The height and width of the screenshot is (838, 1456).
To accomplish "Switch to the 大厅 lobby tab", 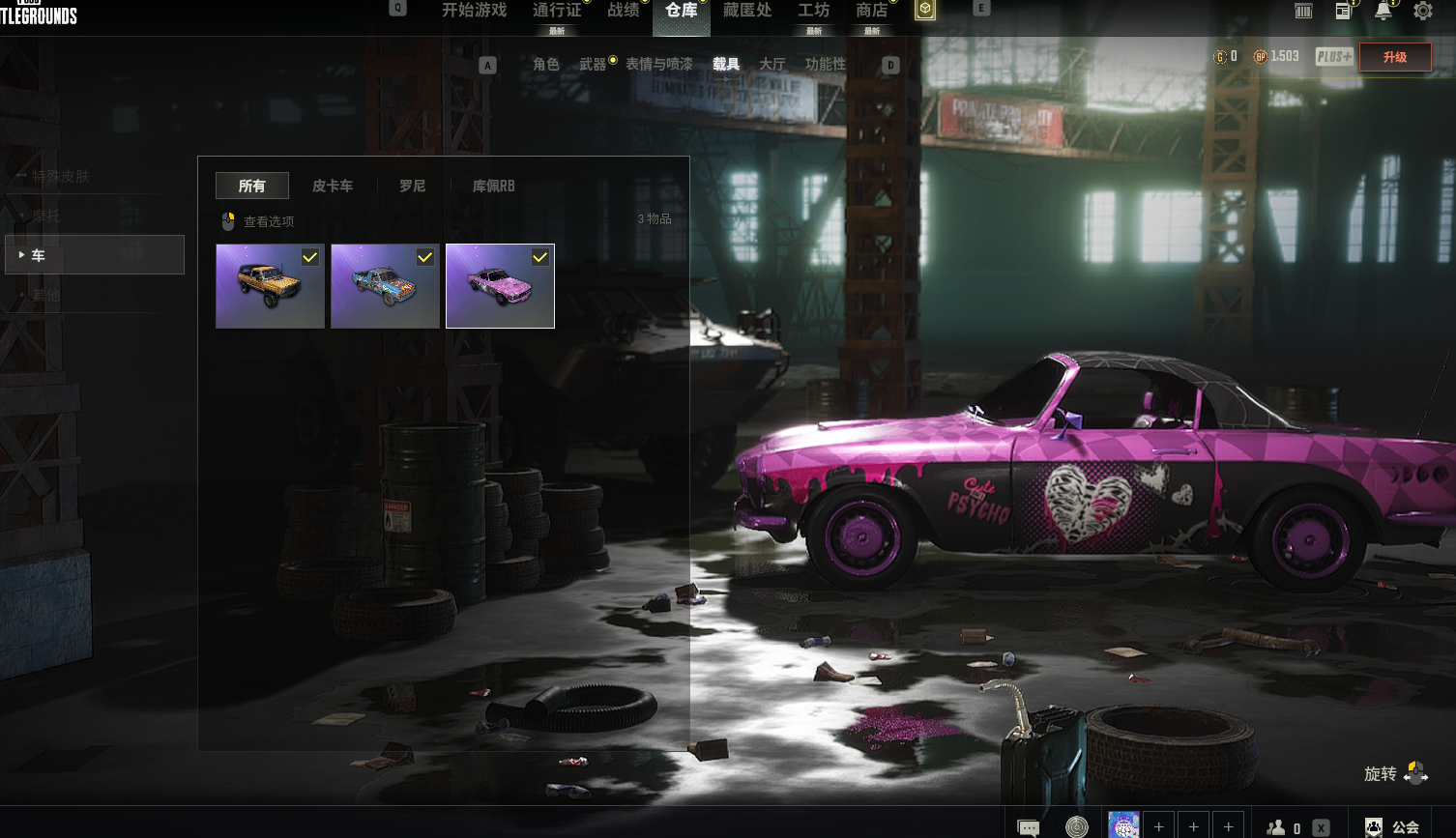I will (772, 65).
